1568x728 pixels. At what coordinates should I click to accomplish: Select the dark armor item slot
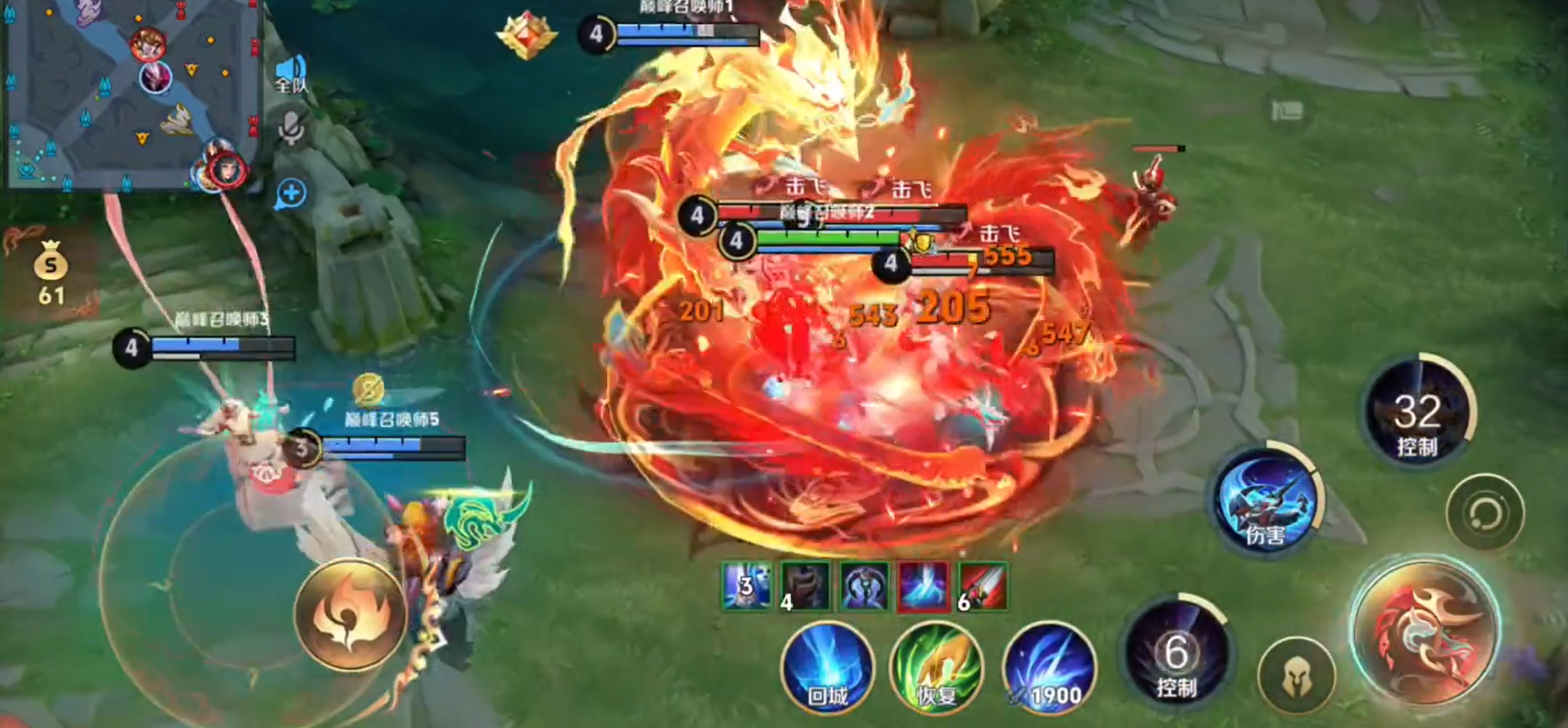(x=805, y=585)
